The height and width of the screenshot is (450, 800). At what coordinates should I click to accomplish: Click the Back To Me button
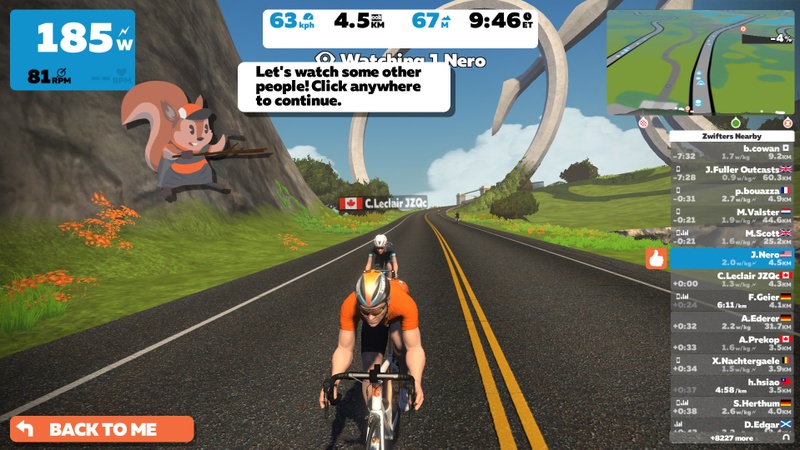[x=101, y=429]
